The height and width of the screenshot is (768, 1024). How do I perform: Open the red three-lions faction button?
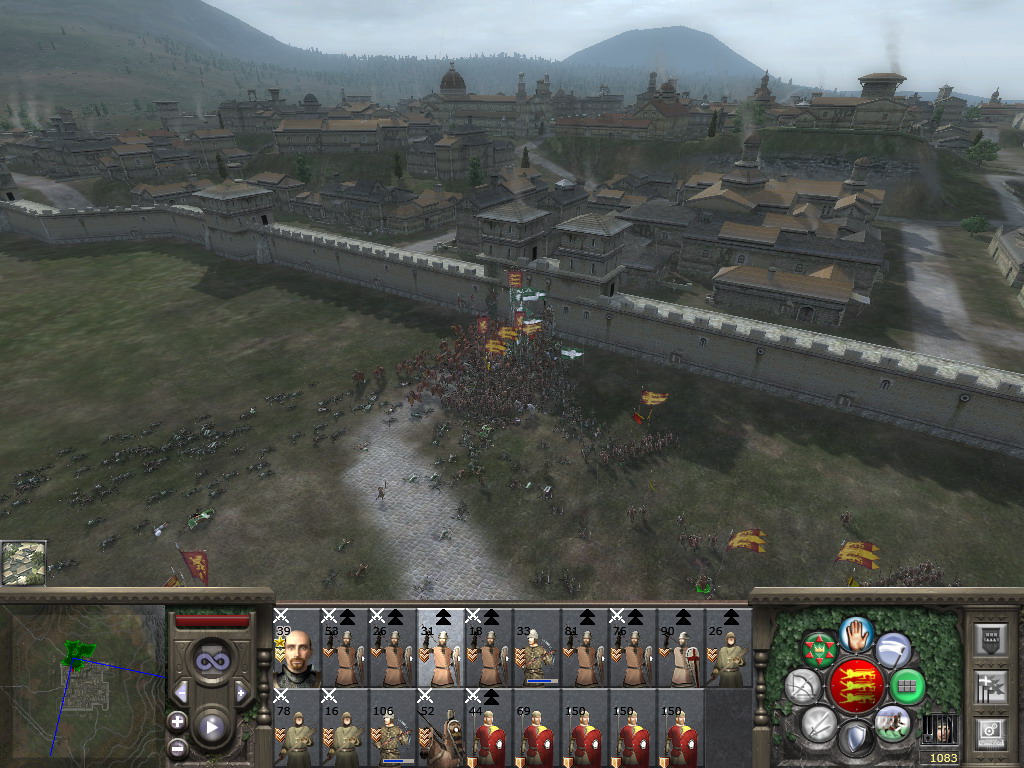856,686
